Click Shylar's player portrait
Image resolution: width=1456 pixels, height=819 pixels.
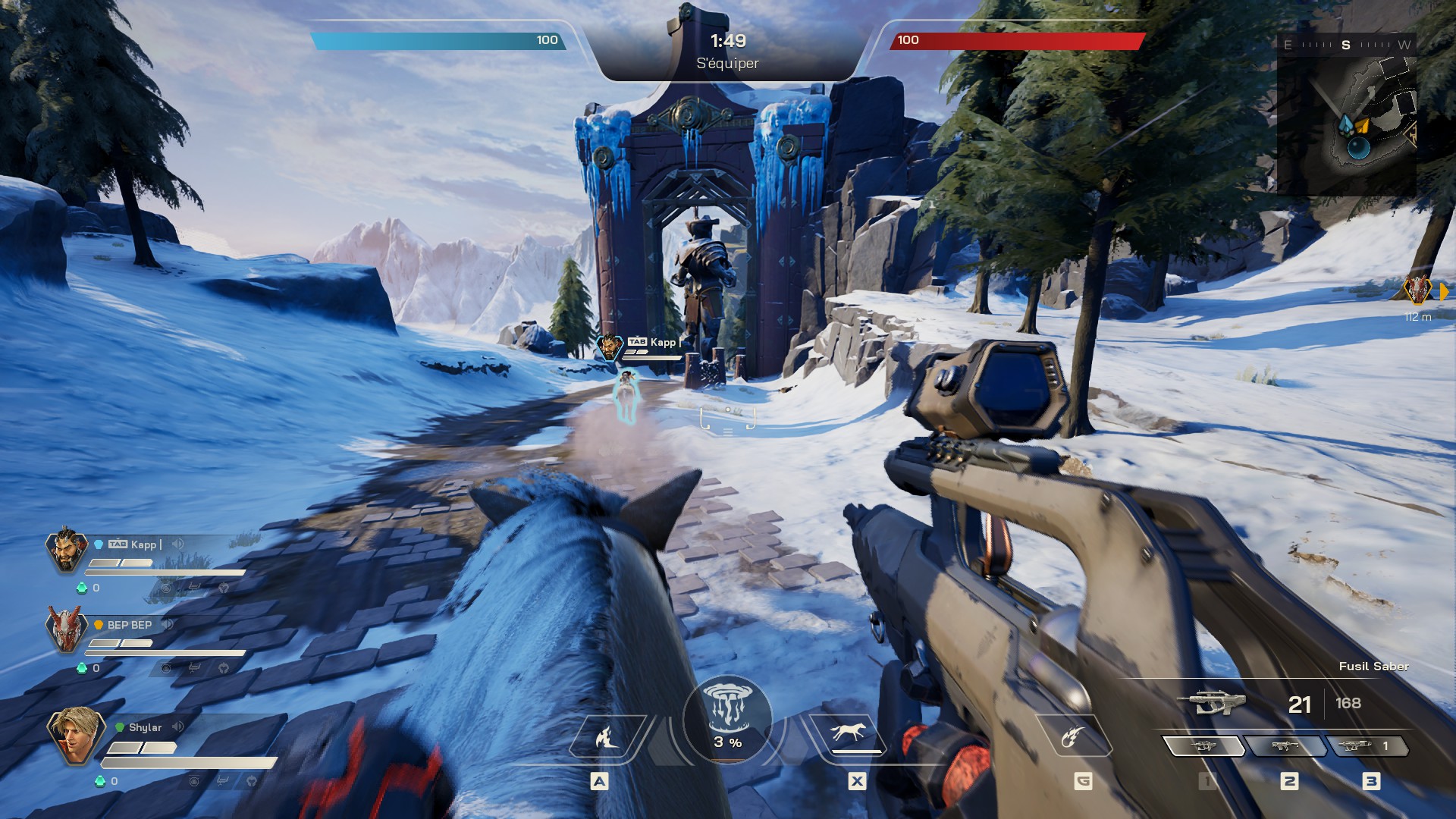(74, 735)
